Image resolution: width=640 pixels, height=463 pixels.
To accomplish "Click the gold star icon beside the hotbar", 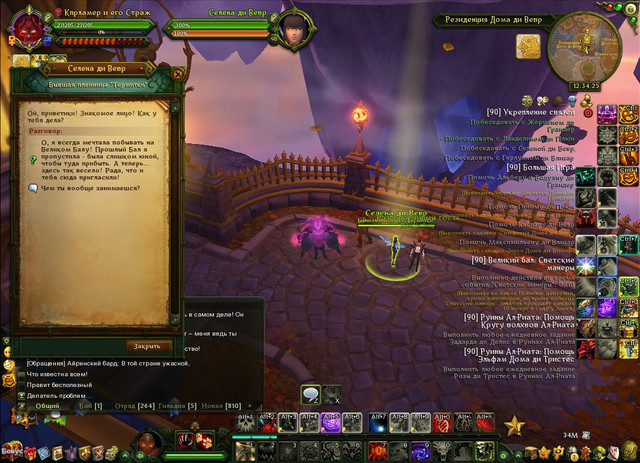I will tap(514, 426).
